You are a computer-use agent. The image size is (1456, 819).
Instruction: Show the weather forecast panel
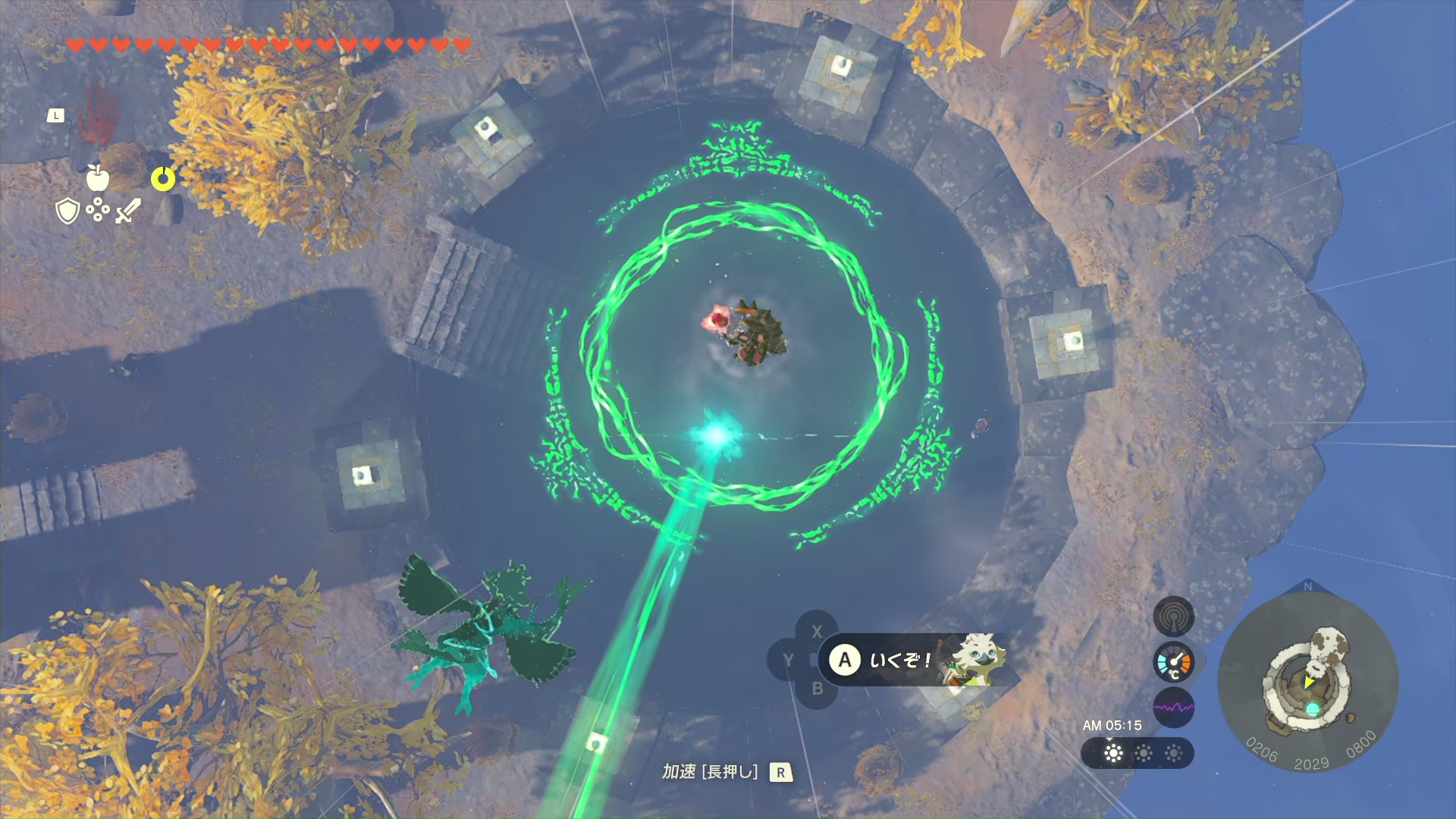pyautogui.click(x=1137, y=753)
